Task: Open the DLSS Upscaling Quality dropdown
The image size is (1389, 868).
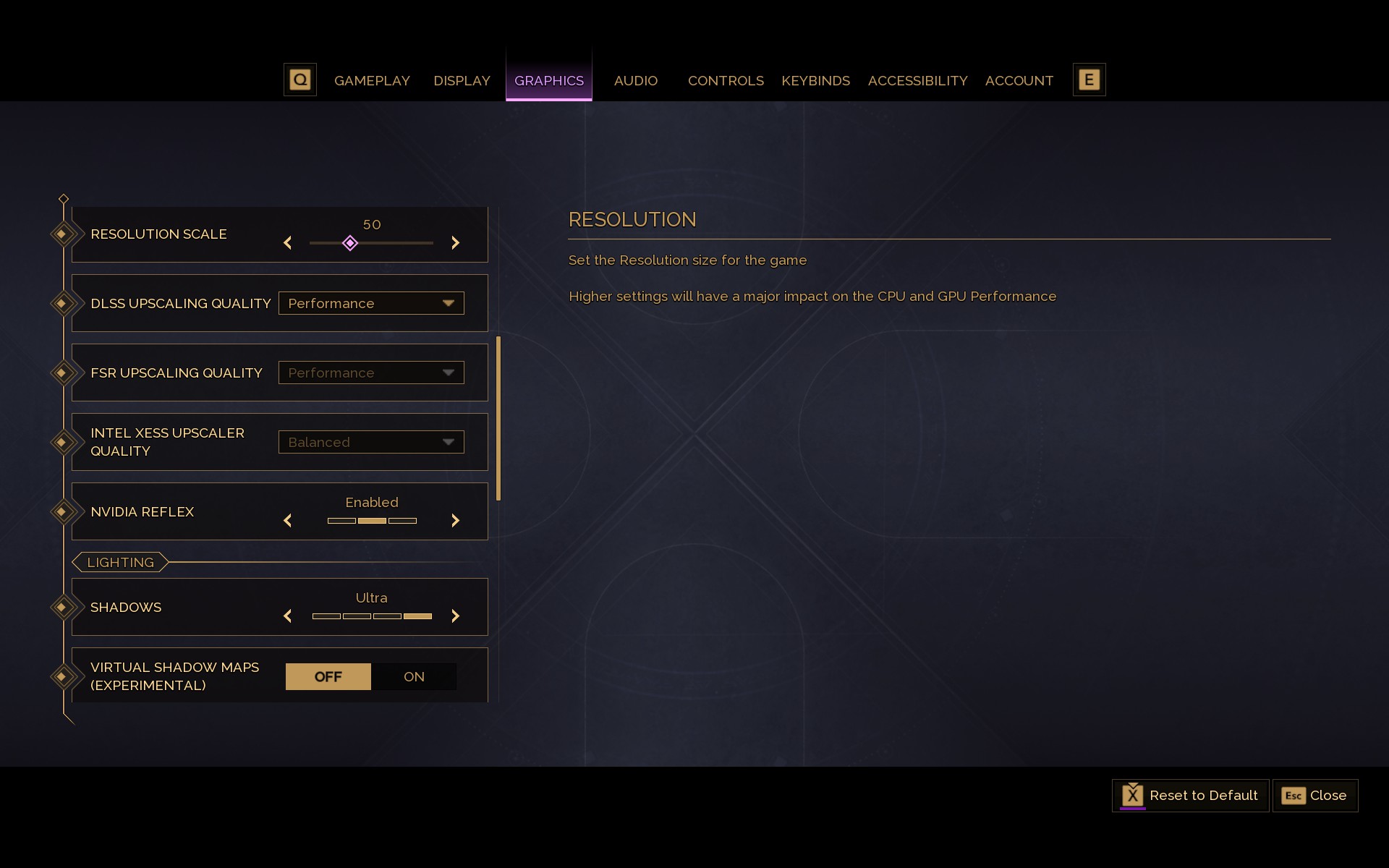Action: [371, 303]
